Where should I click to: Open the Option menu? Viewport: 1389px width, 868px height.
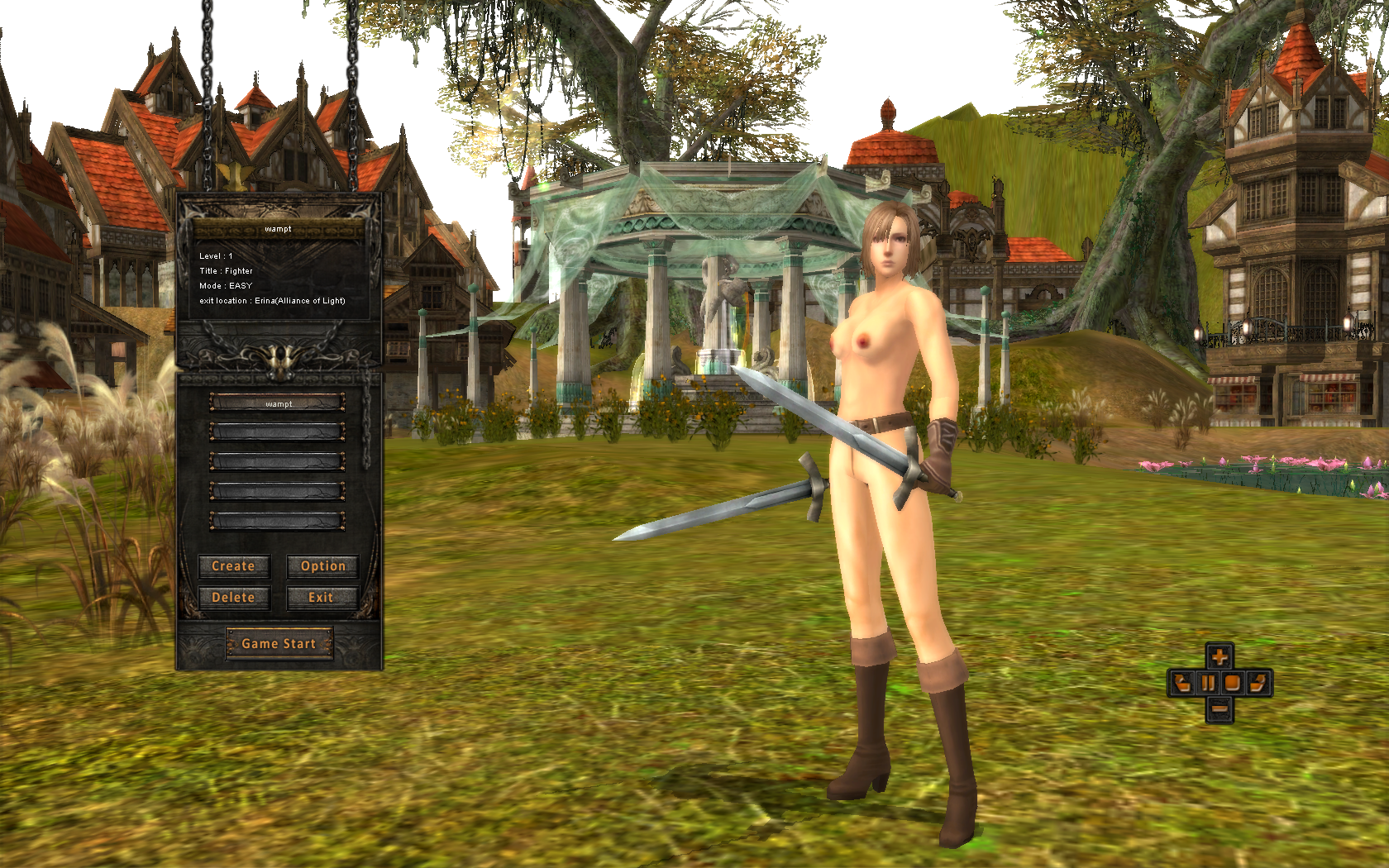pyautogui.click(x=322, y=566)
